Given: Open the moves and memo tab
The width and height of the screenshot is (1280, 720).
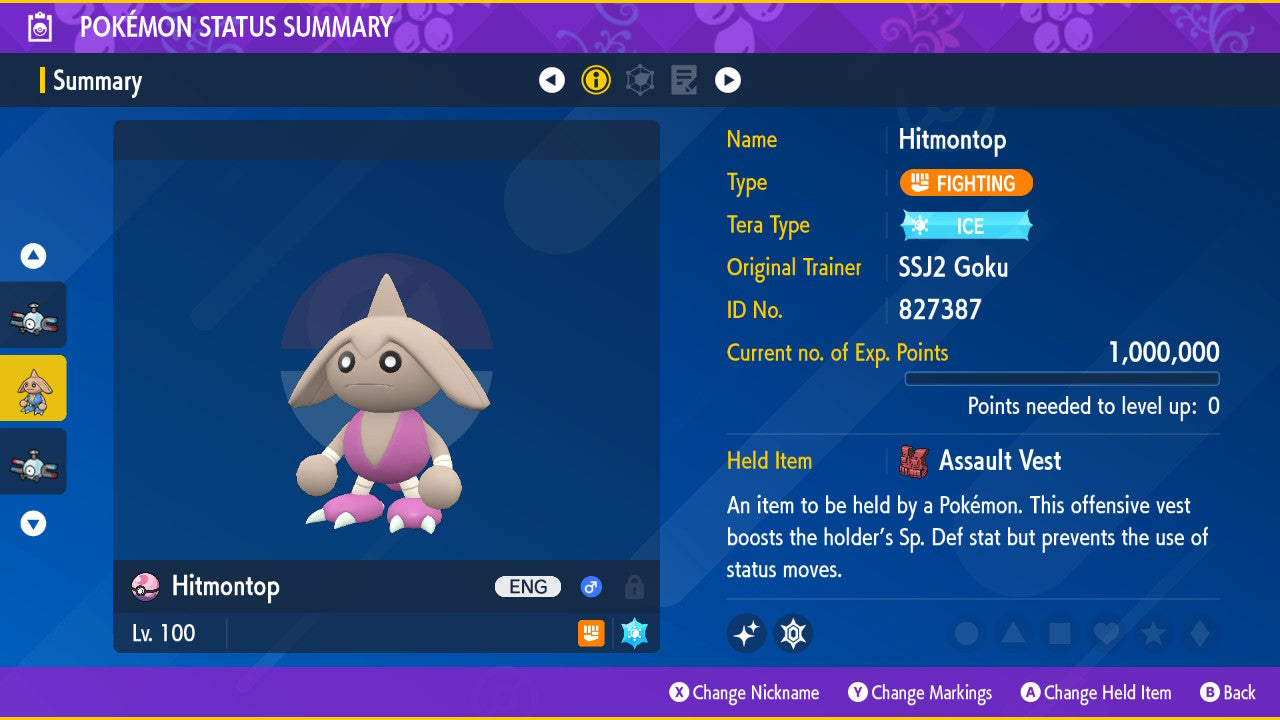Looking at the screenshot, I should (684, 80).
